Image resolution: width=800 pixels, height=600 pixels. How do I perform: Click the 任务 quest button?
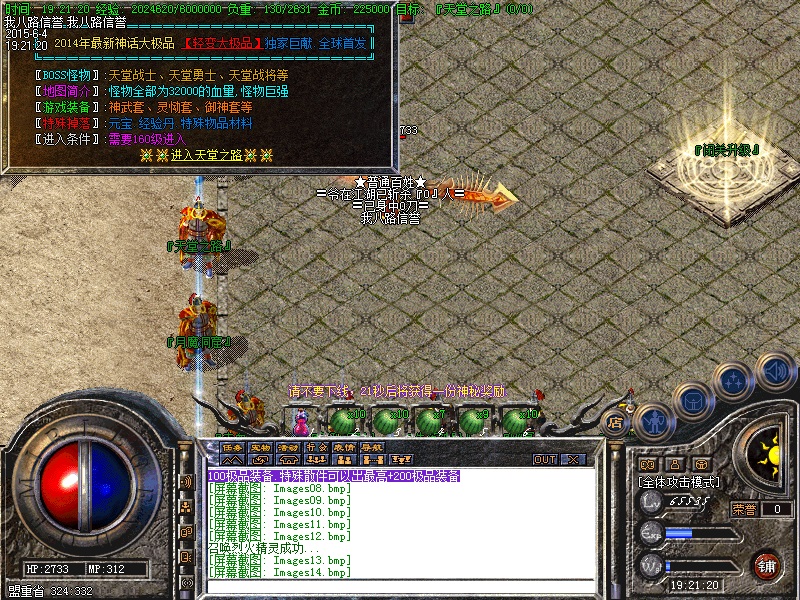click(x=232, y=447)
